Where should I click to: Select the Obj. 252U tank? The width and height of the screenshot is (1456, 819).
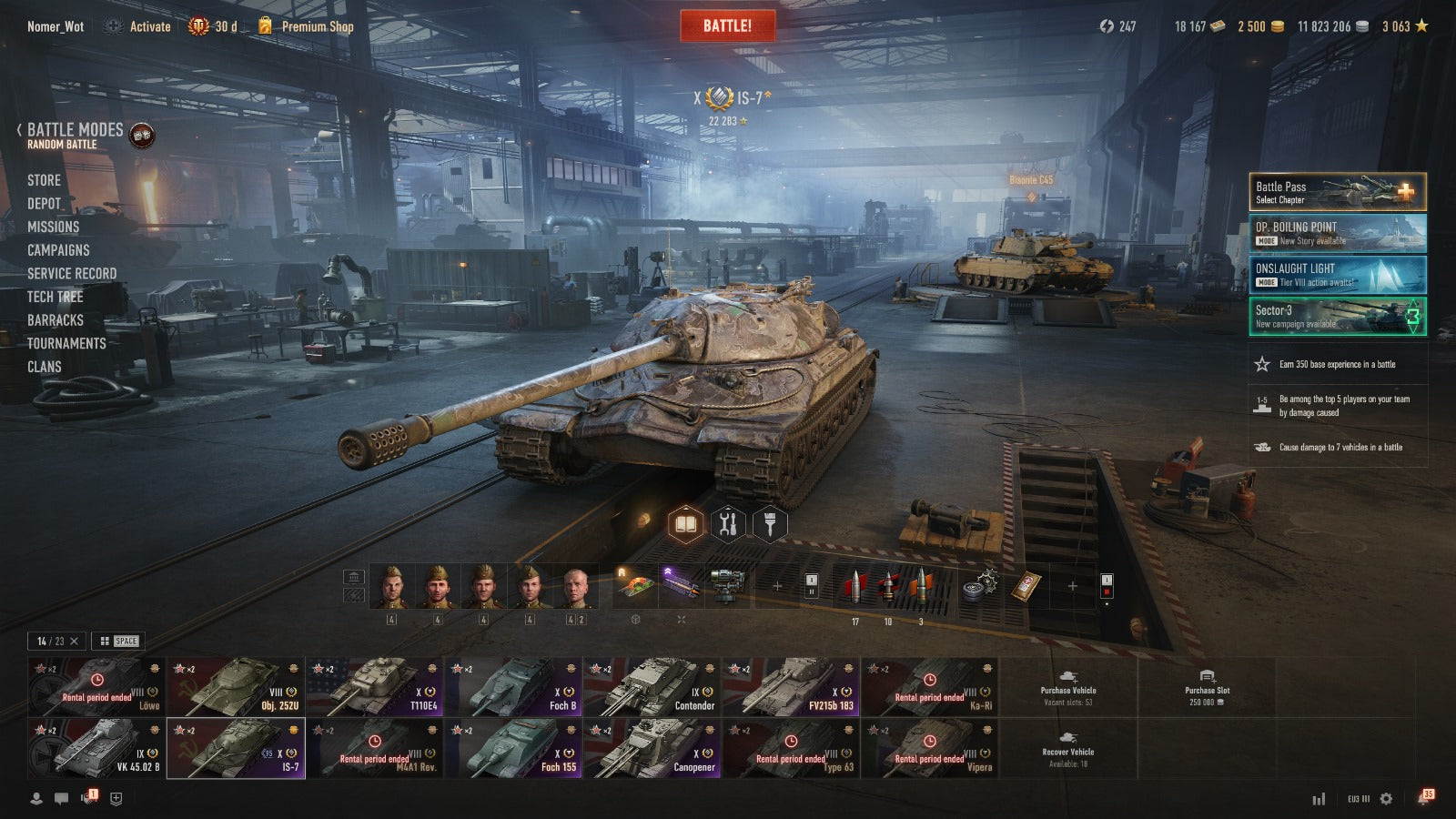click(236, 687)
